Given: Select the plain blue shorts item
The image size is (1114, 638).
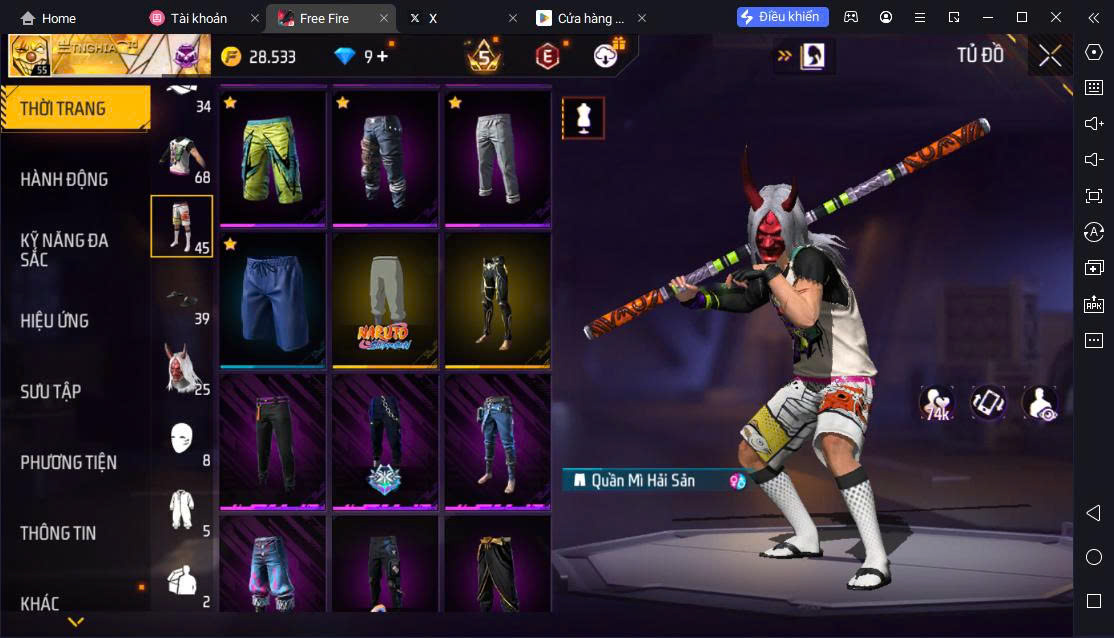Looking at the screenshot, I should (273, 300).
